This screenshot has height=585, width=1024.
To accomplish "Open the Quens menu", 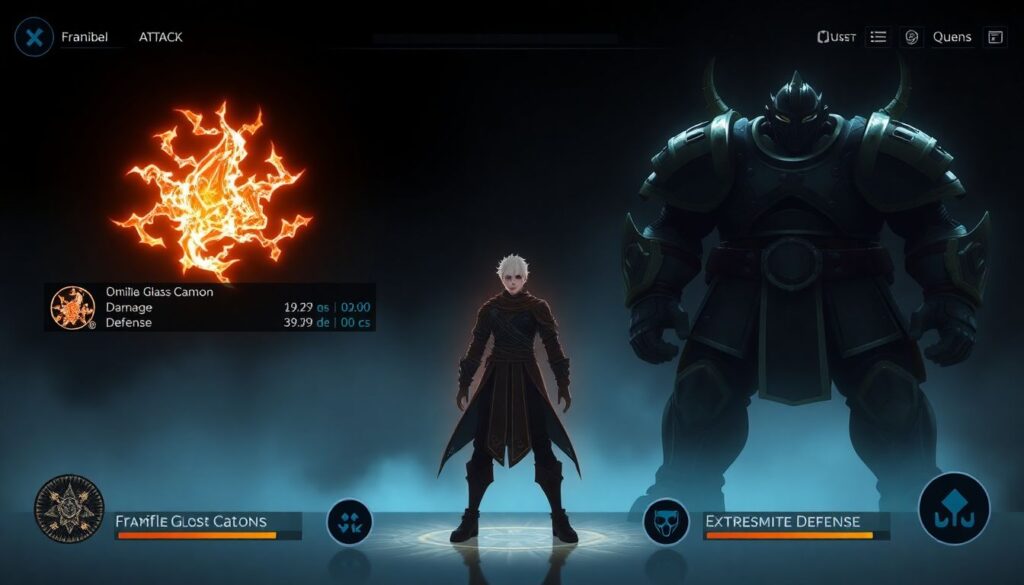I will click(951, 37).
